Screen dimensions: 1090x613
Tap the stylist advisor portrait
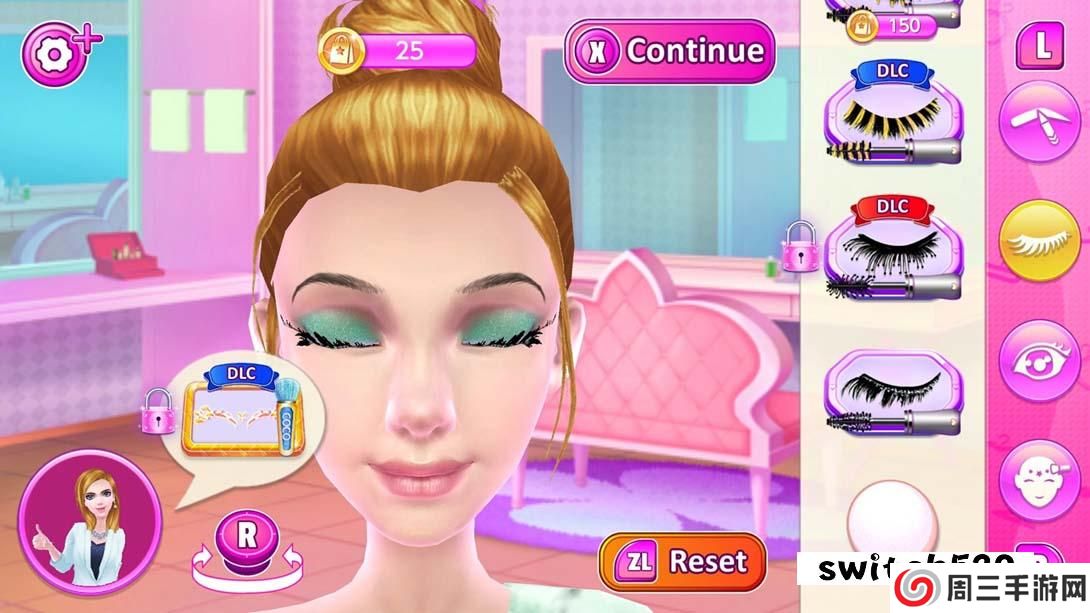(x=89, y=521)
